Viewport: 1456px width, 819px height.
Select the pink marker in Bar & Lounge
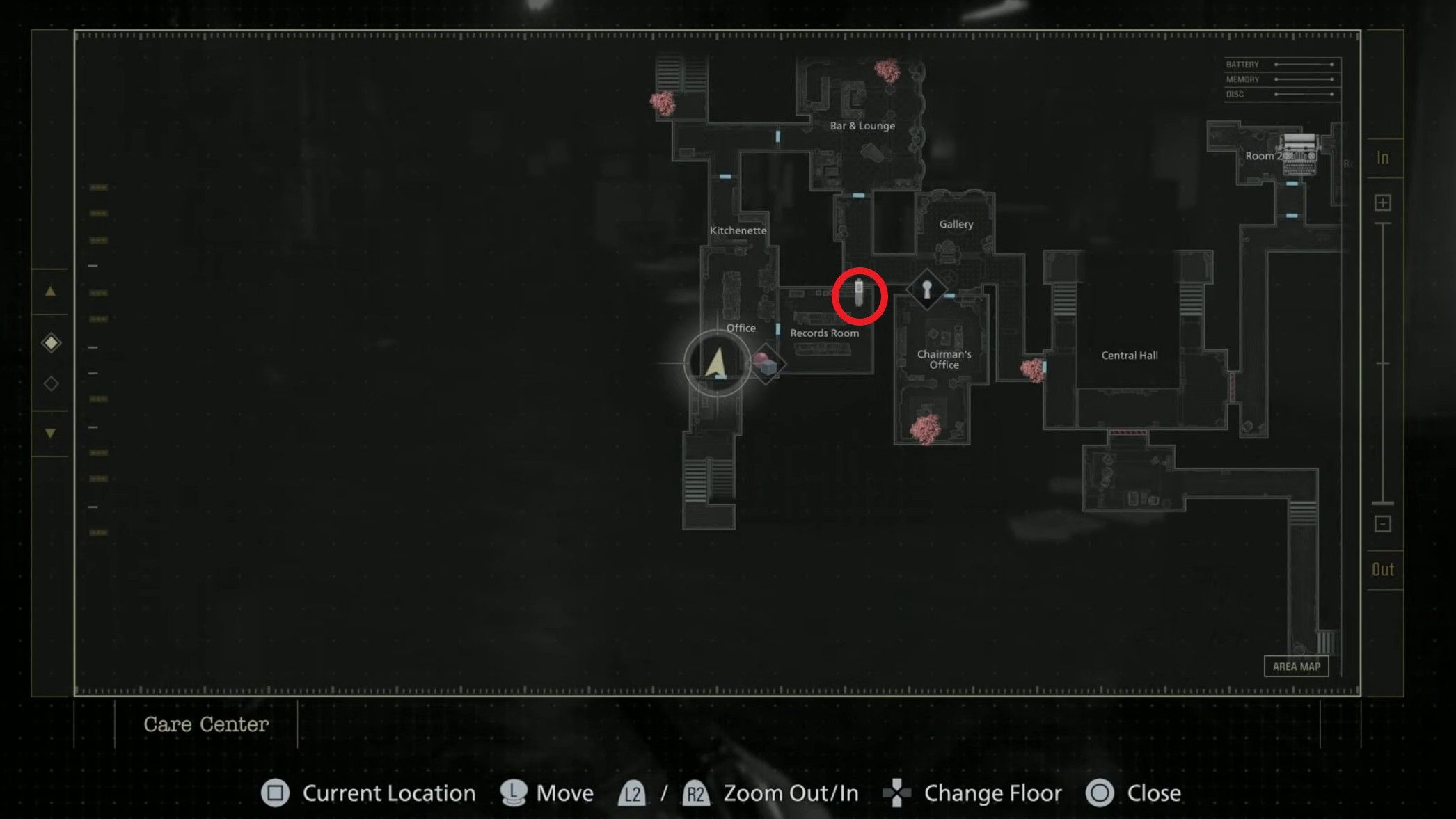pyautogui.click(x=887, y=70)
